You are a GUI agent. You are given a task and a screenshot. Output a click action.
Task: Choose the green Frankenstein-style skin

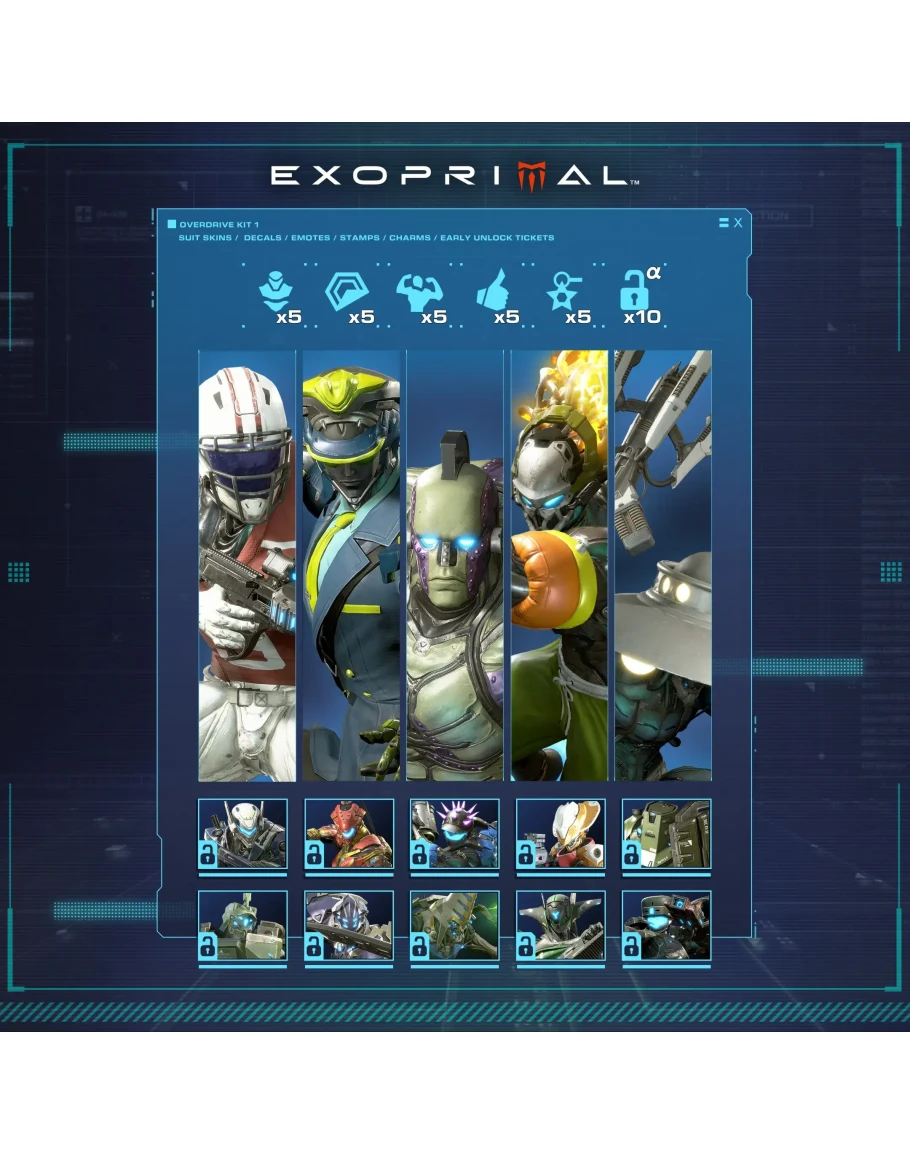[x=455, y=565]
